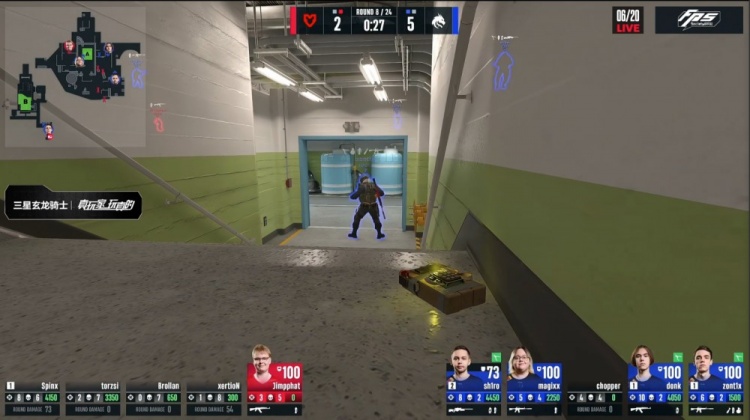Open the FPS channel logo

coord(699,21)
